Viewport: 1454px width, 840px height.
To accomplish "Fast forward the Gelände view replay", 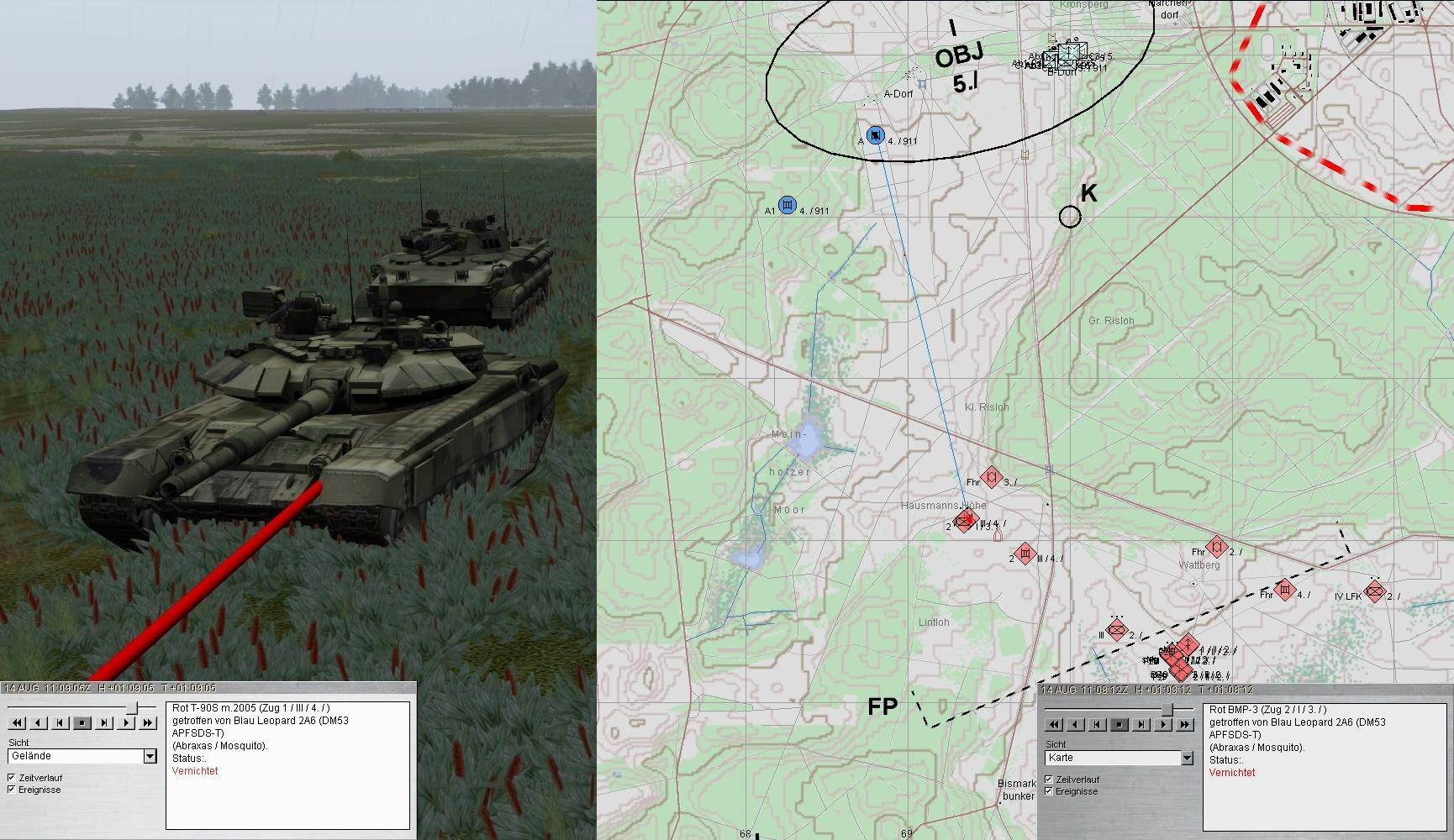I will [x=148, y=722].
